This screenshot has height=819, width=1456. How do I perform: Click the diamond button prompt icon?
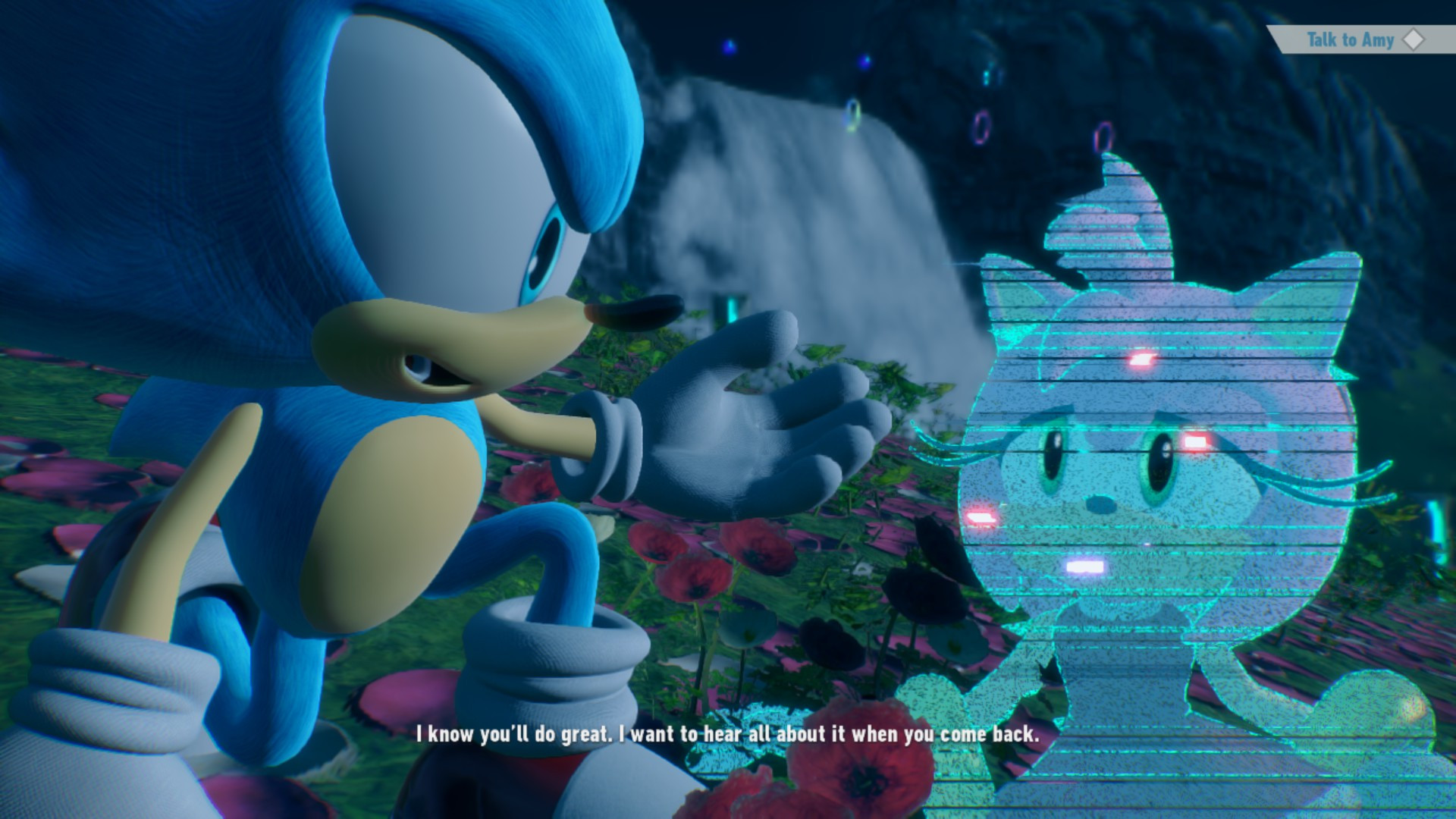[x=1412, y=40]
